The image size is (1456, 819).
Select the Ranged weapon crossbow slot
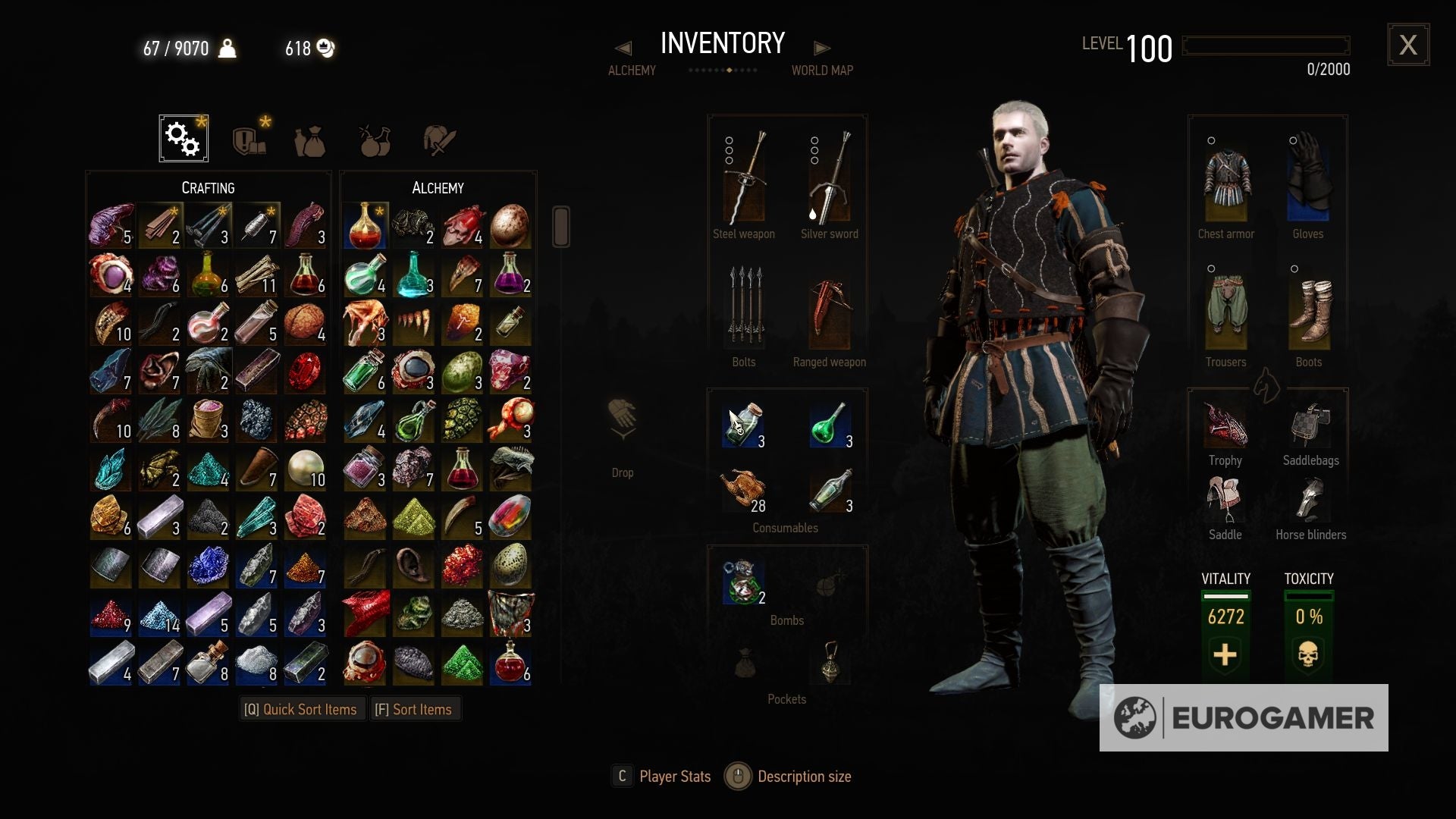point(828,311)
